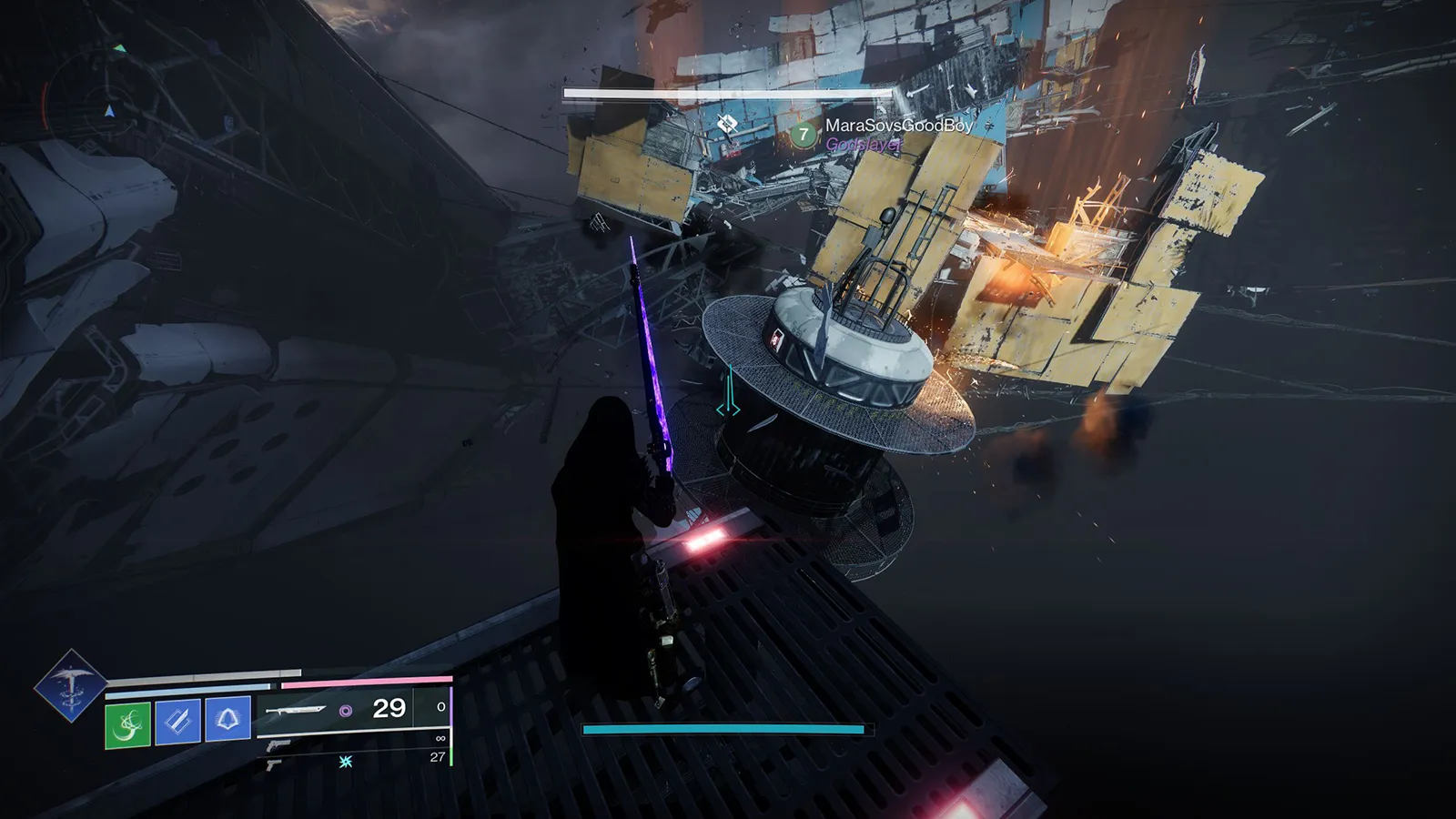This screenshot has height=819, width=1456.
Task: Use the green grenade ability icon
Action: (127, 724)
